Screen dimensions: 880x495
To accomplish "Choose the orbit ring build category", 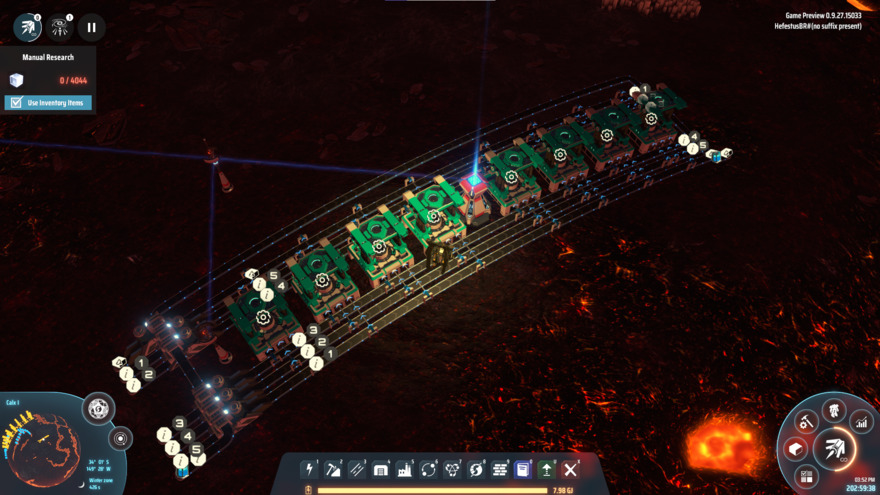I will 428,469.
